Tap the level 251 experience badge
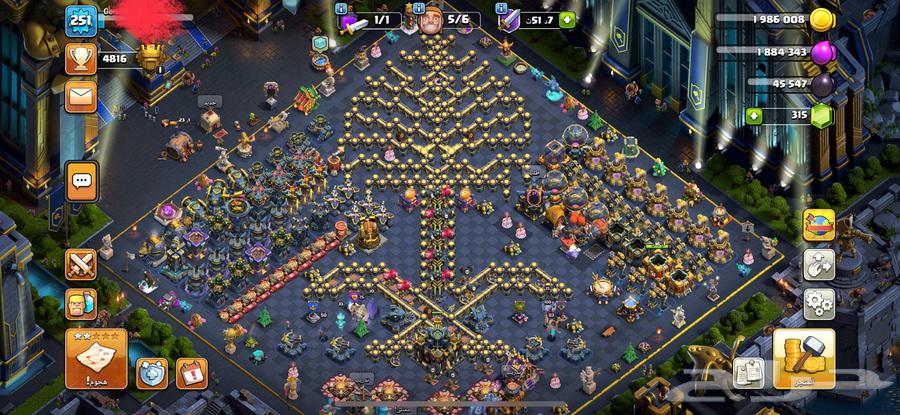 click(x=80, y=21)
